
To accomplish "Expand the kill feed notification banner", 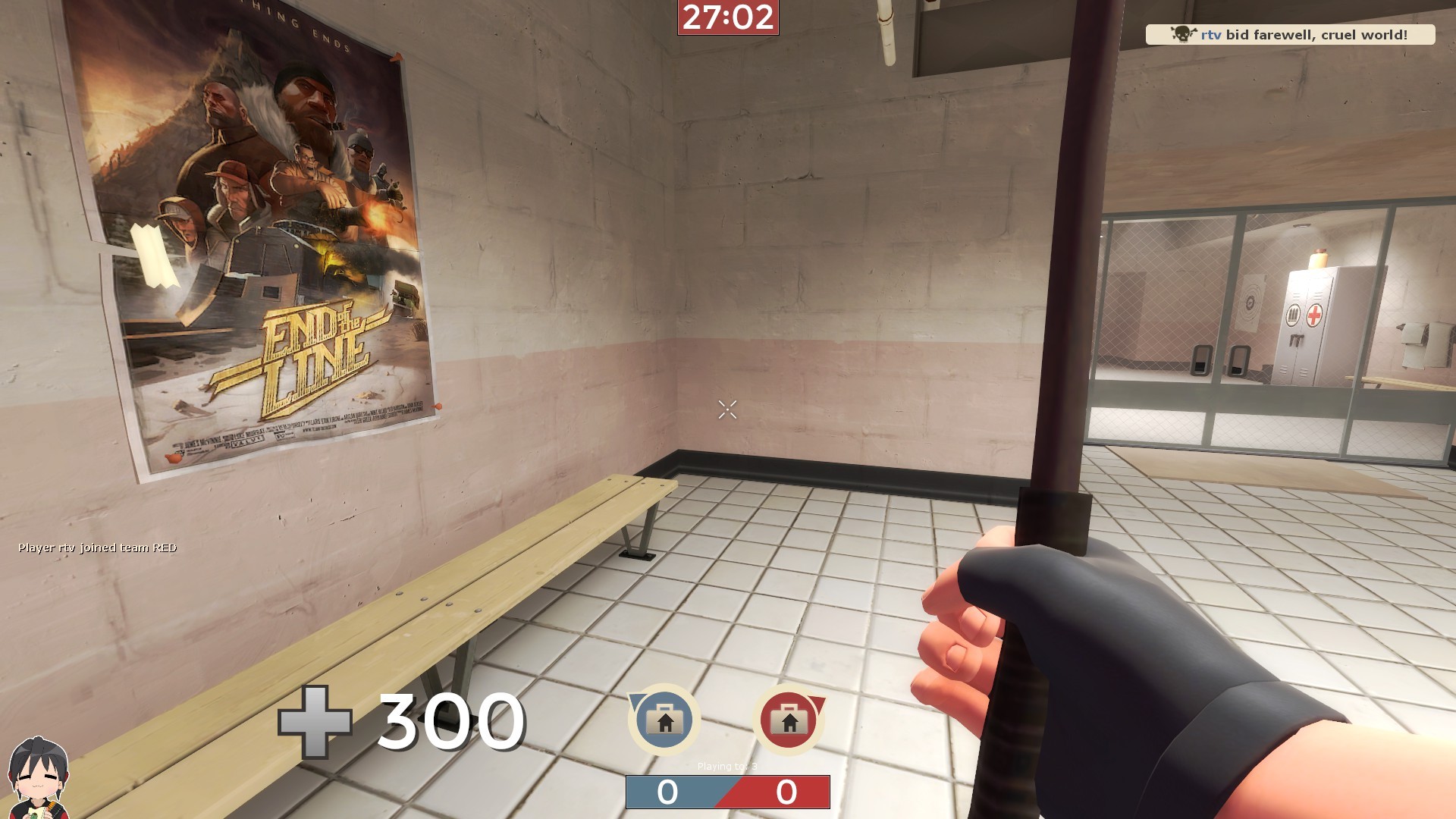I will tap(1289, 33).
